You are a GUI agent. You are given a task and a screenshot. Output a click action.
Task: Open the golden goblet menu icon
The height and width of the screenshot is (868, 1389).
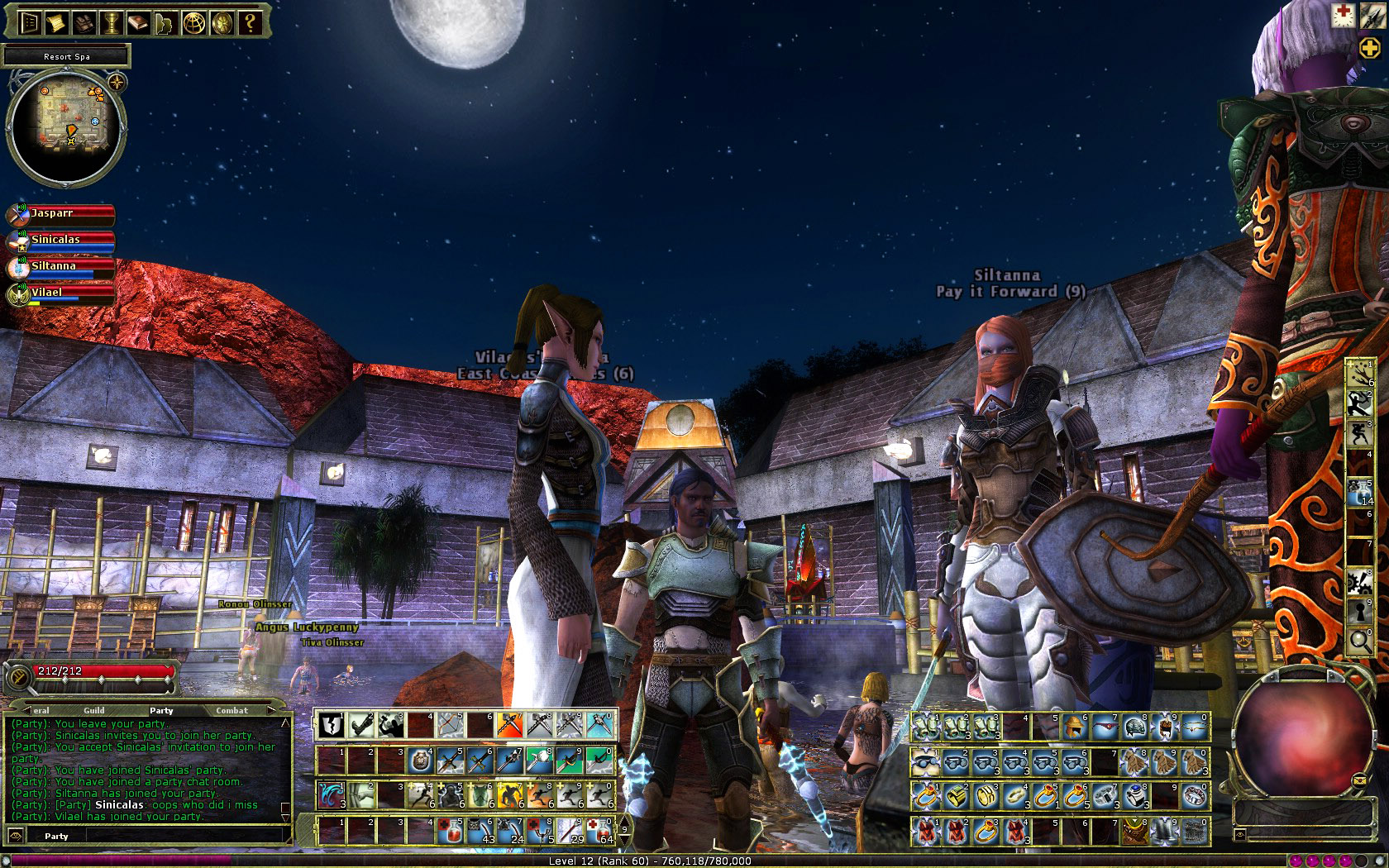[112, 22]
